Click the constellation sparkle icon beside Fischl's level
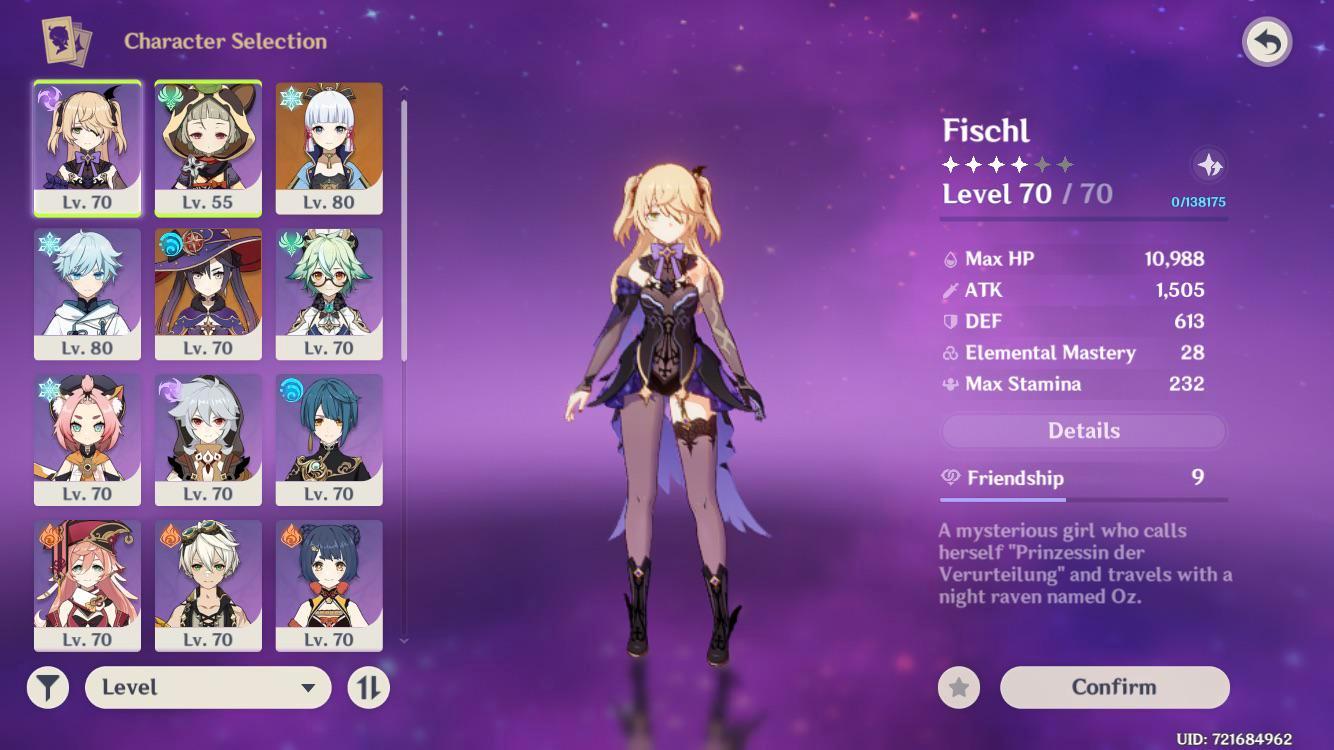 point(1209,163)
